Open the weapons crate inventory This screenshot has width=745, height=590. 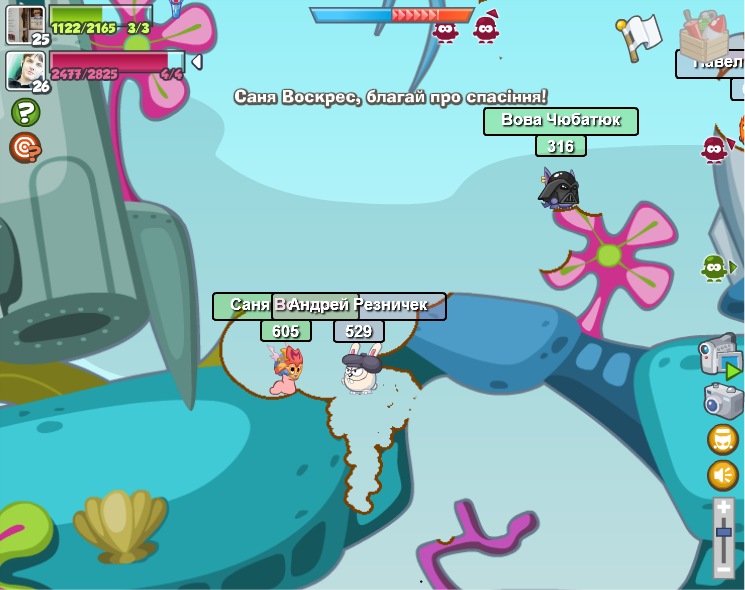pyautogui.click(x=704, y=36)
